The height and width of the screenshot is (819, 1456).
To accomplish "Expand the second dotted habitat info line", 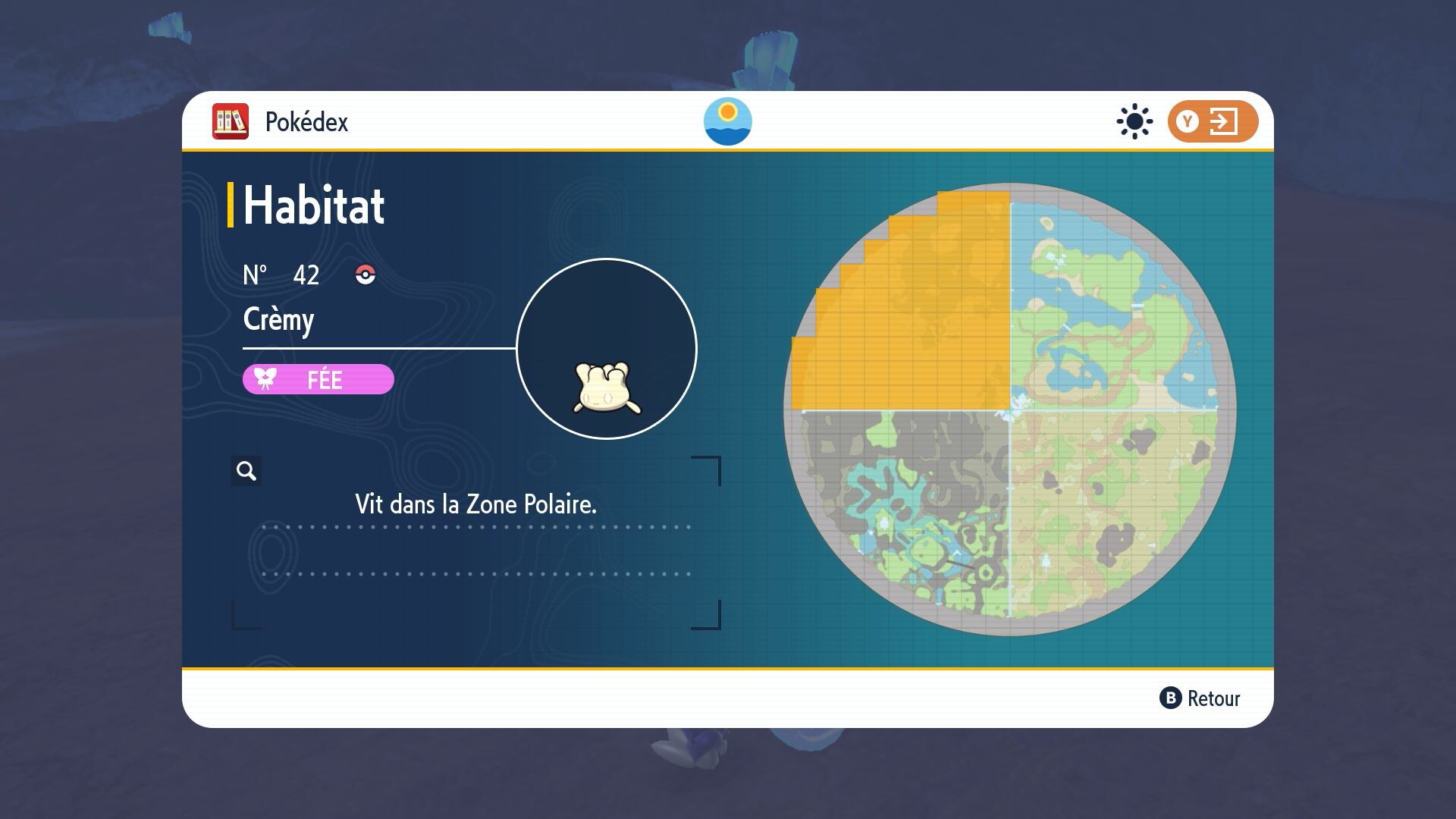I will point(476,575).
